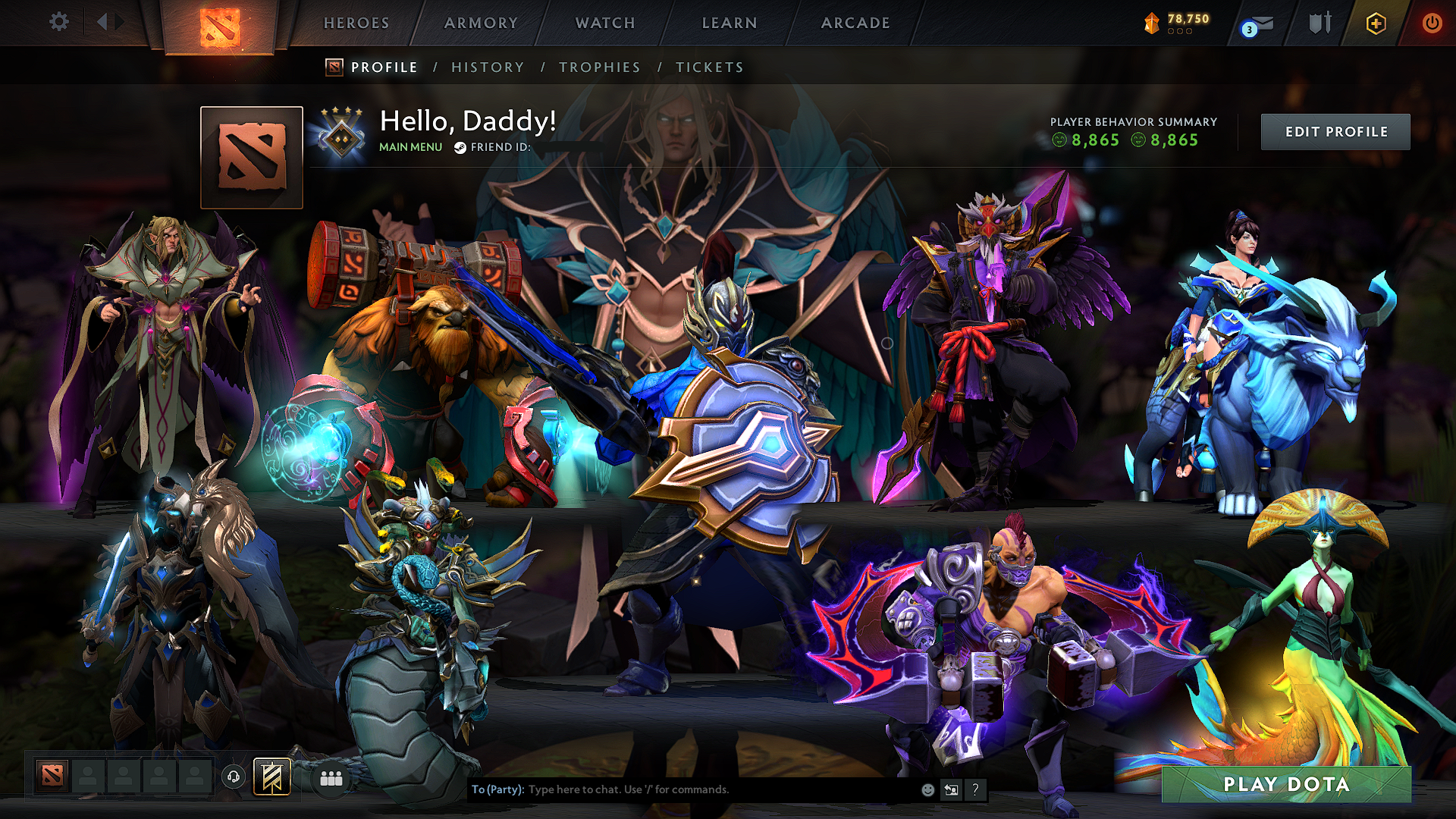
Task: Click the Dota Plus hexagon icon
Action: click(1375, 23)
